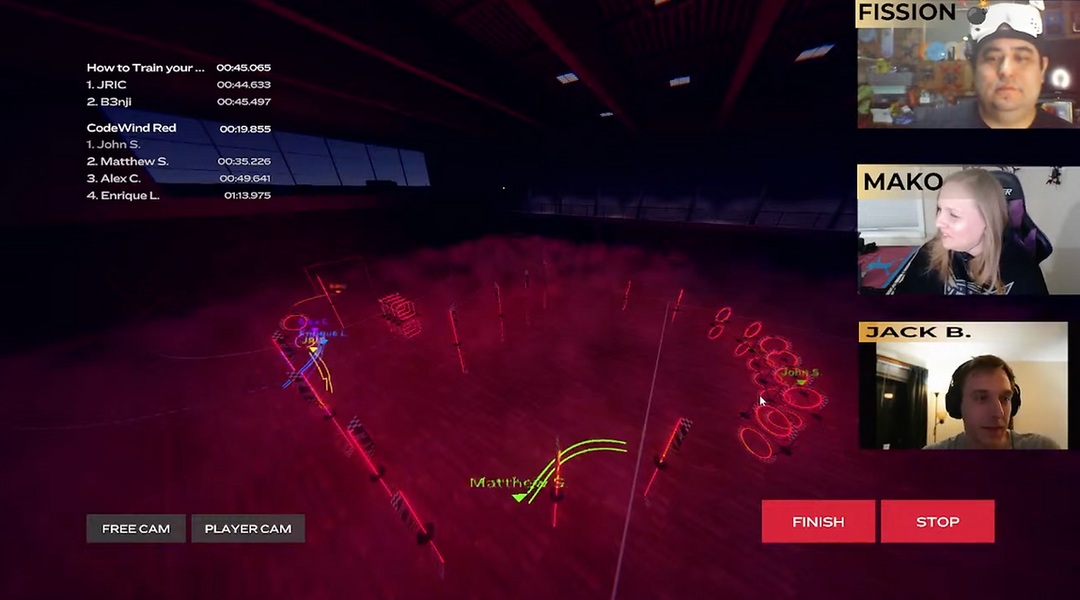The height and width of the screenshot is (600, 1080).
Task: Click the red Finish button
Action: pos(818,521)
